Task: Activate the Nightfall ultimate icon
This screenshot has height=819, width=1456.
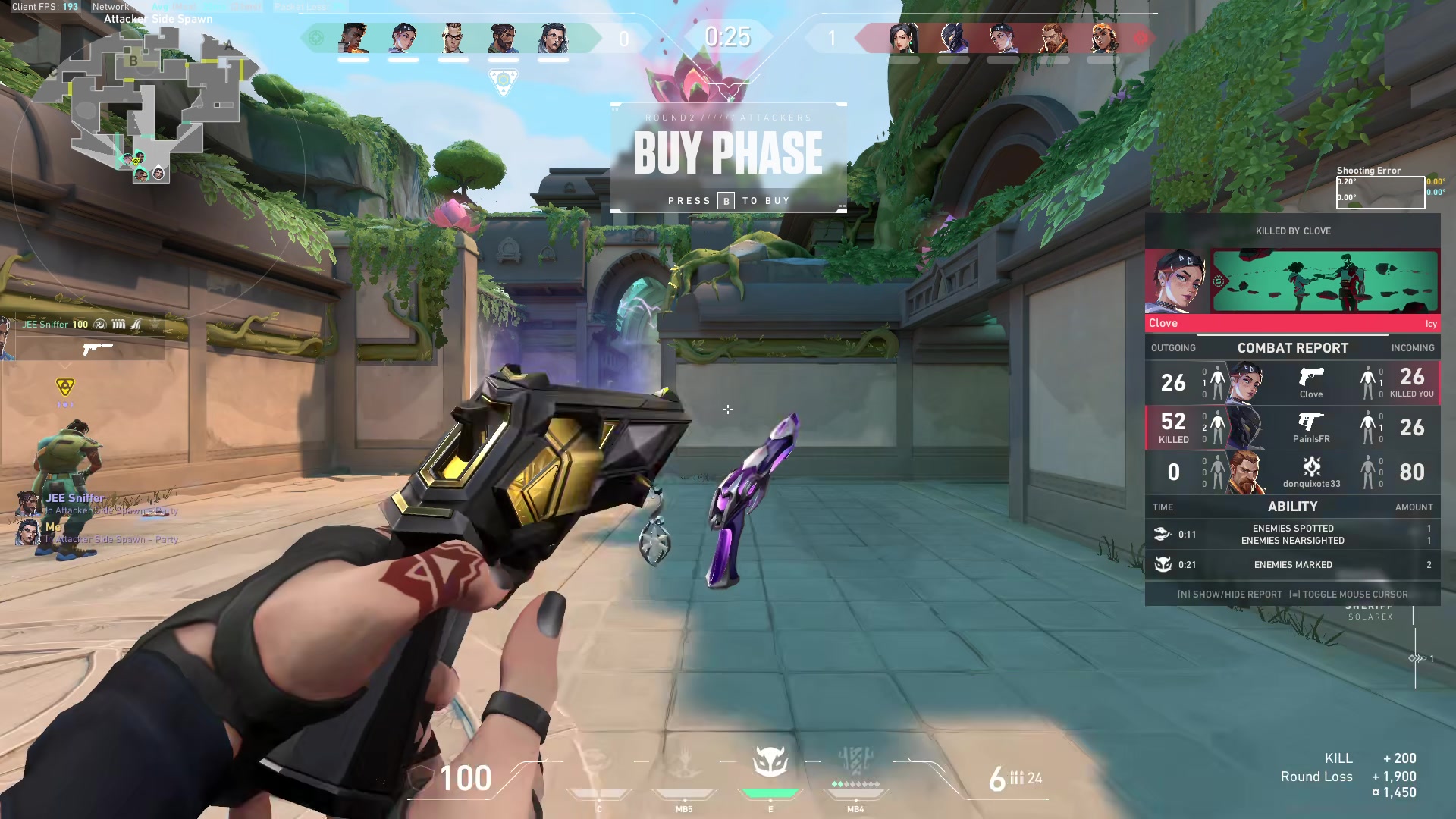Action: point(855,762)
